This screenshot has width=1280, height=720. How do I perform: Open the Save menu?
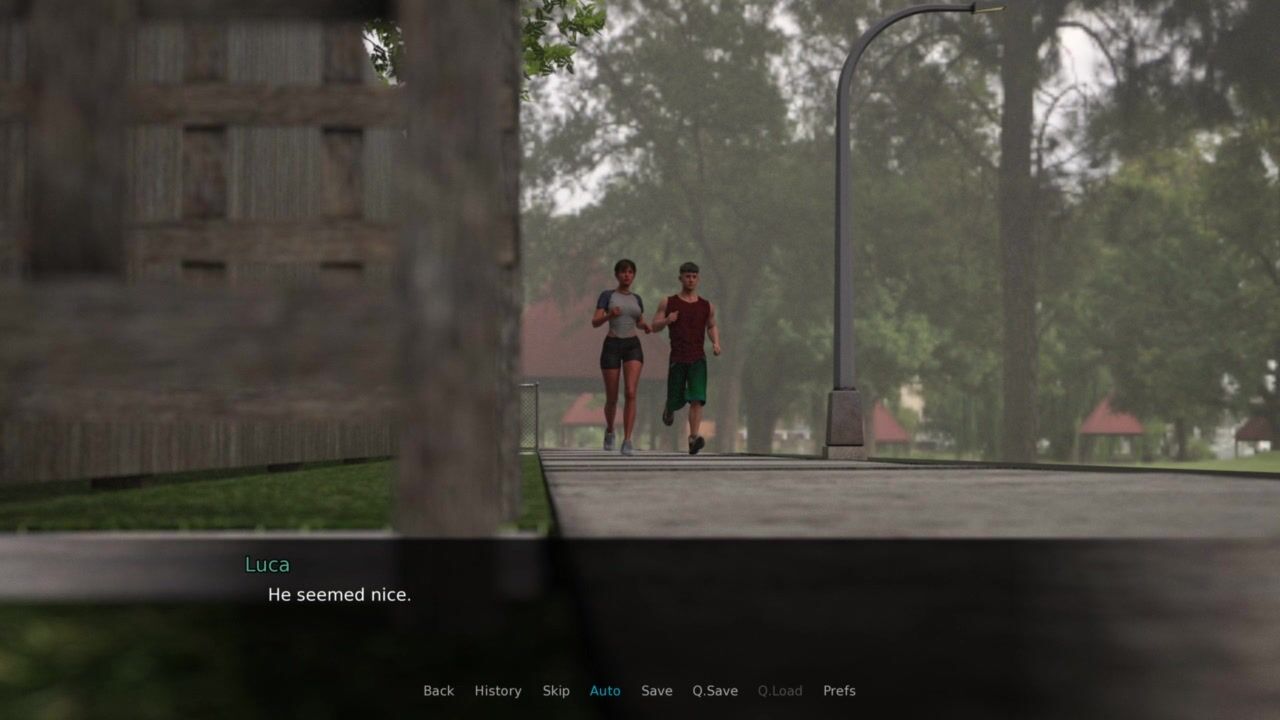click(x=657, y=691)
